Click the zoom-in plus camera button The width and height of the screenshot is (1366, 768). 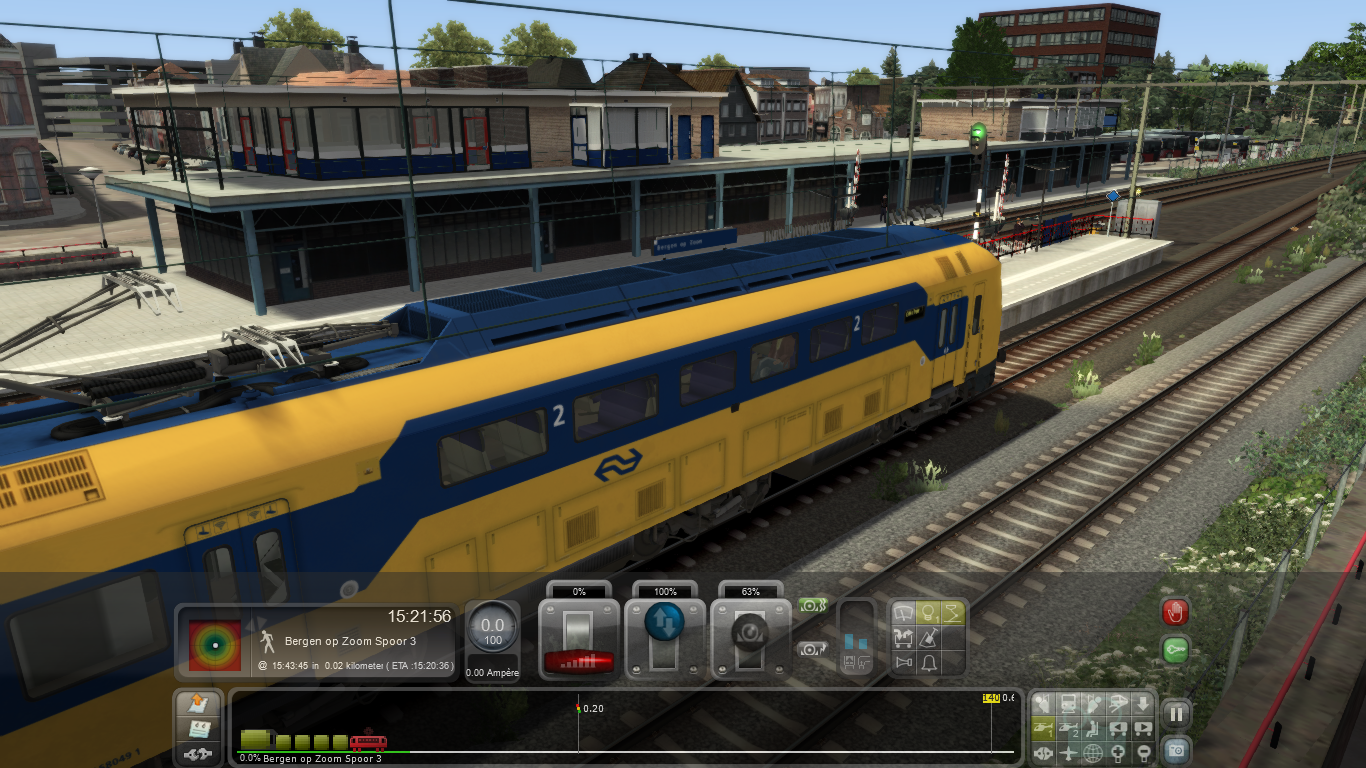pyautogui.click(x=1118, y=753)
